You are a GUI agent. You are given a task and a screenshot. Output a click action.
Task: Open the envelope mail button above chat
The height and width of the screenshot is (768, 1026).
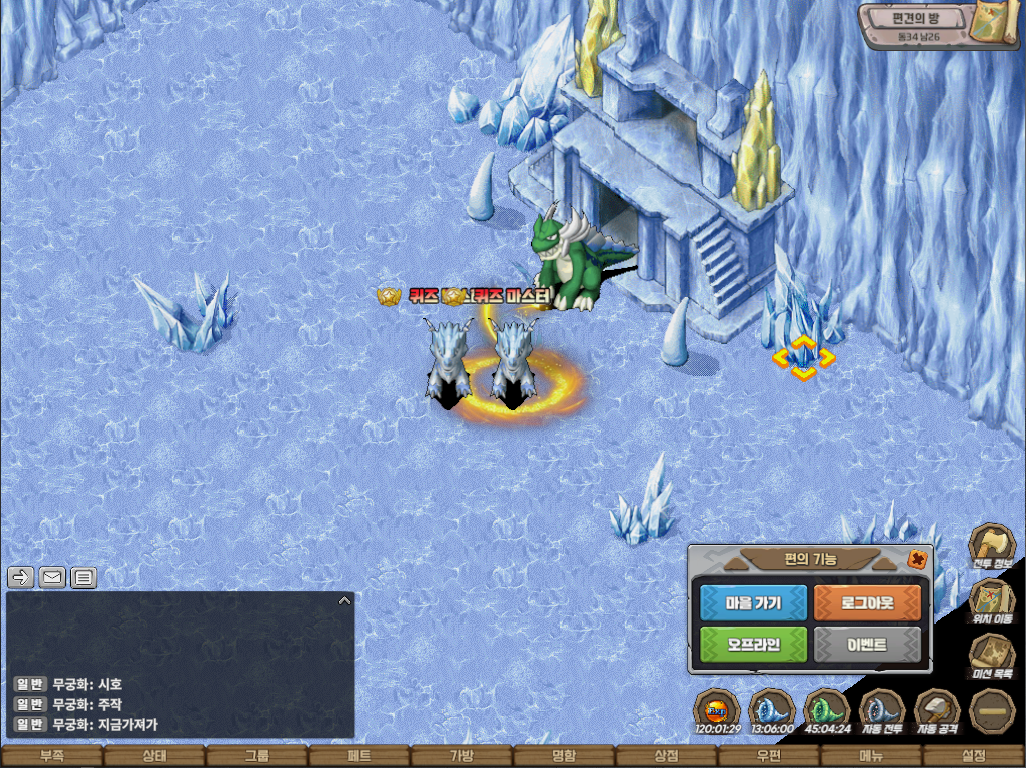pyautogui.click(x=52, y=577)
